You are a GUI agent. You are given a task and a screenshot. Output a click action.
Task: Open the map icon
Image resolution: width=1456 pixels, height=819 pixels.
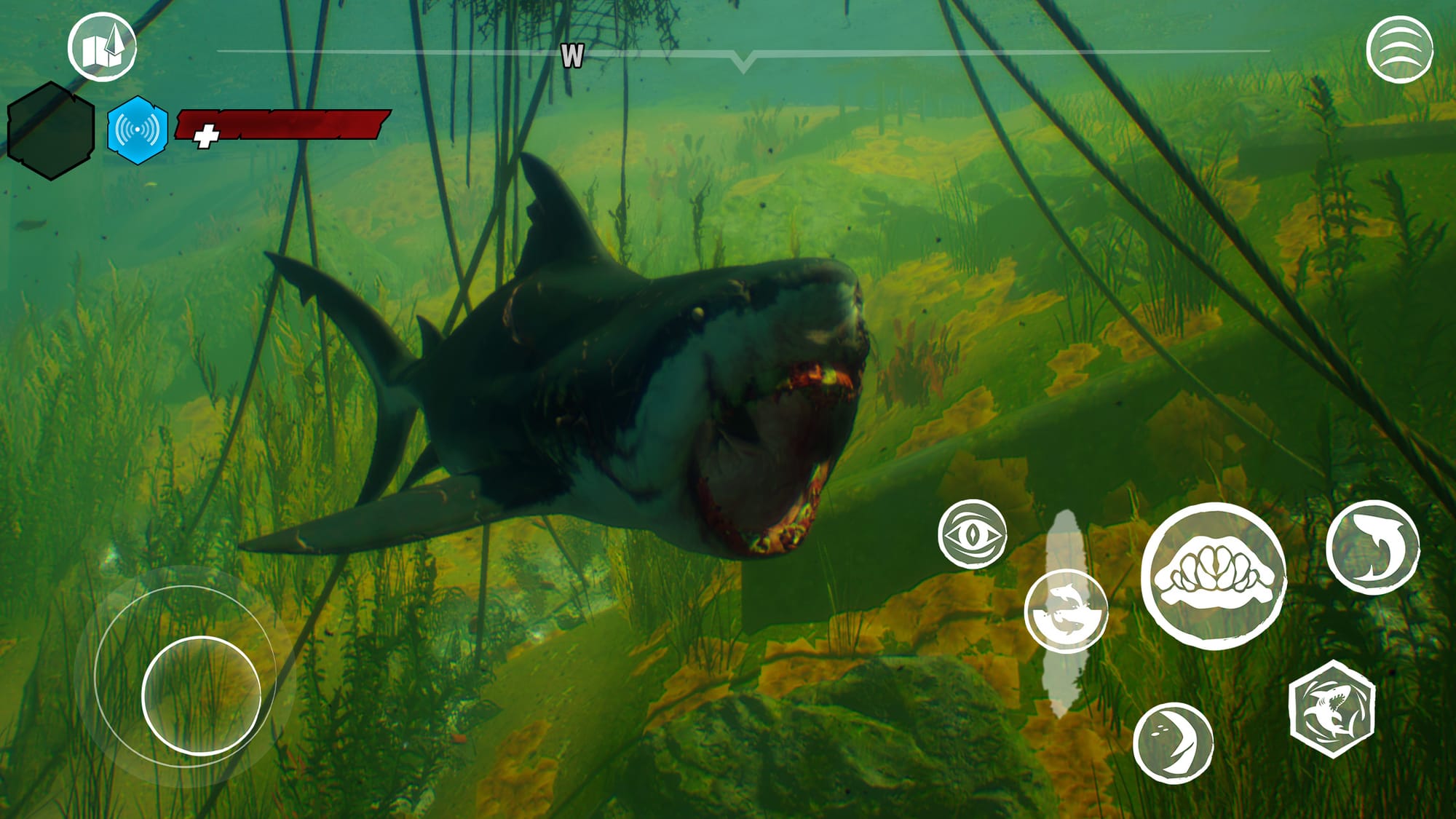coord(102,47)
